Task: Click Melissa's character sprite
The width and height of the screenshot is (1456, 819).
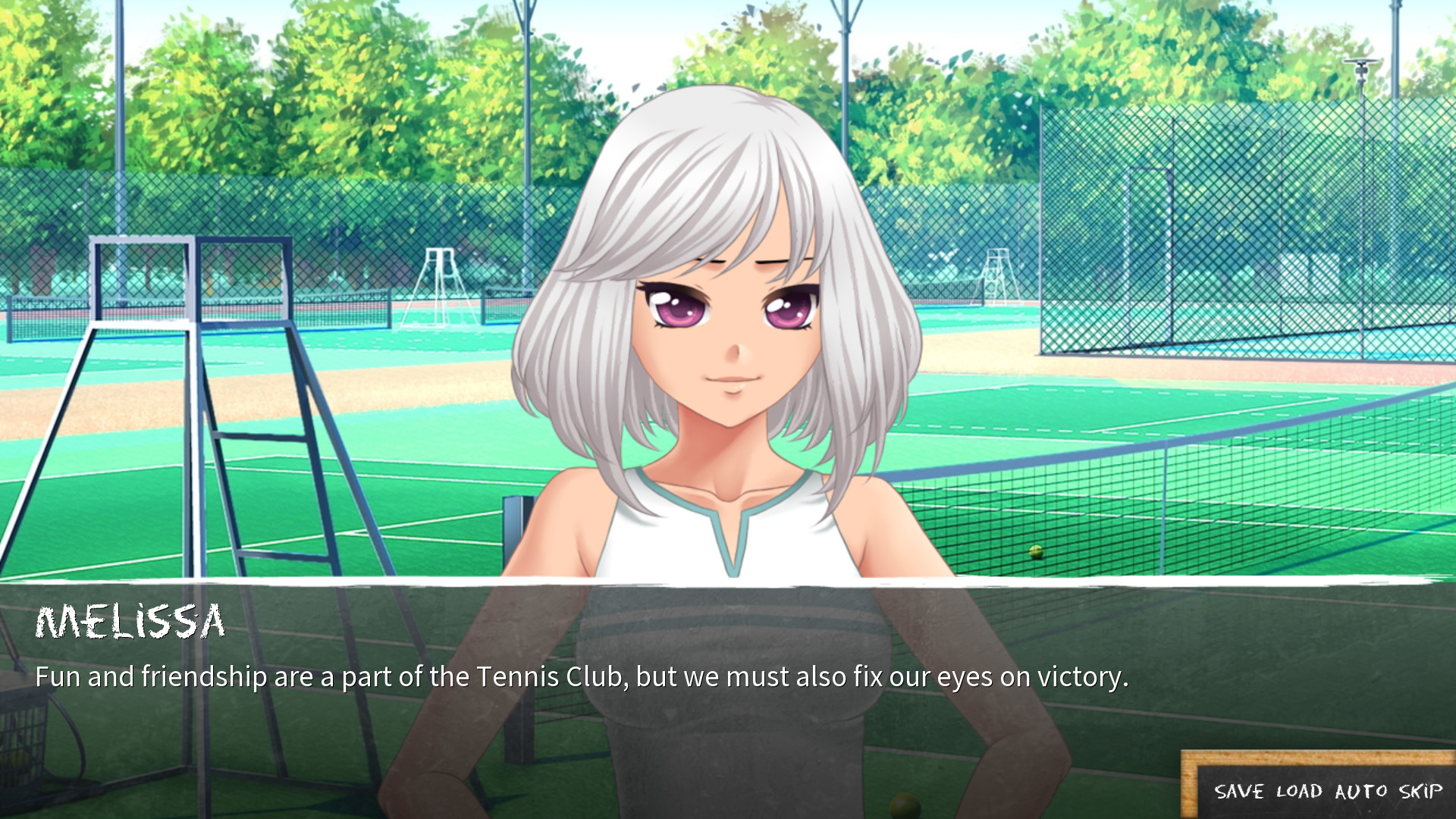Action: (x=720, y=341)
